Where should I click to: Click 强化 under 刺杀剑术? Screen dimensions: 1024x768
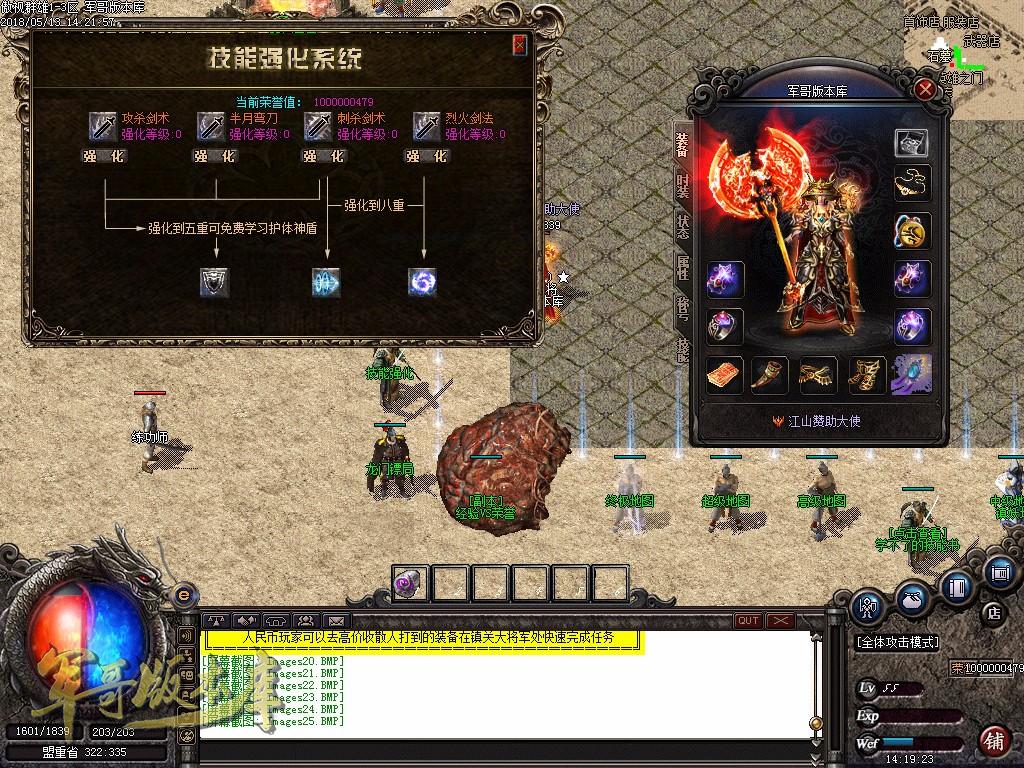point(323,156)
